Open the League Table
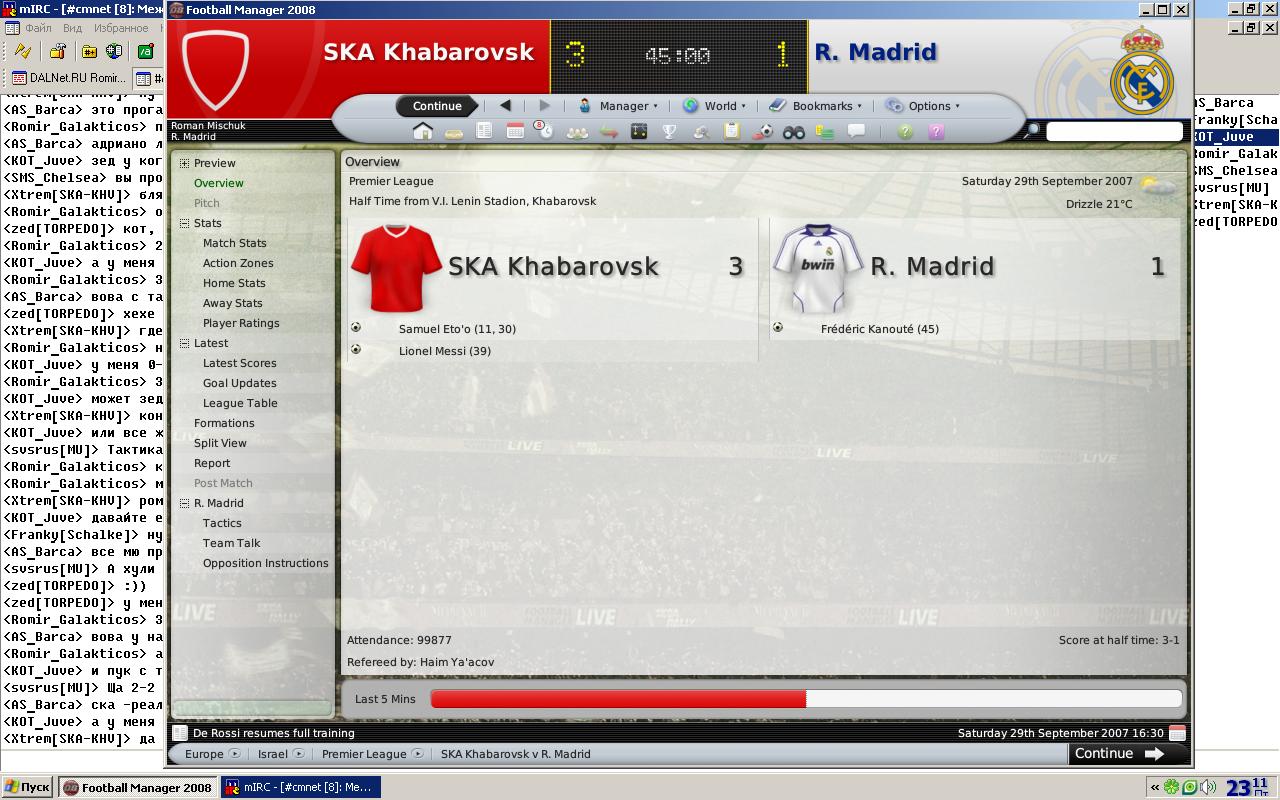The image size is (1280, 800). coord(240,403)
